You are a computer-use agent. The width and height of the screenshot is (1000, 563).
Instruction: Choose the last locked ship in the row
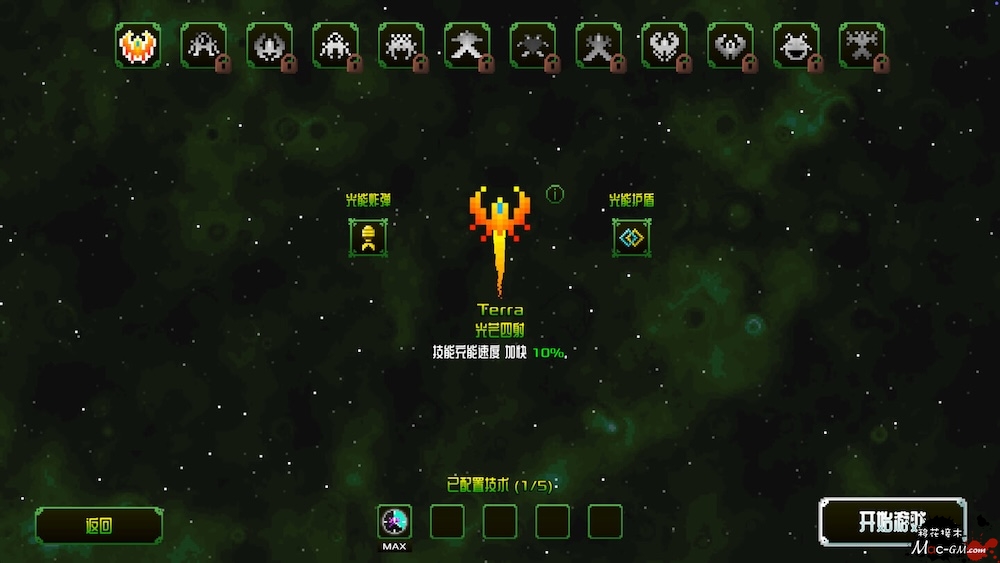[x=861, y=45]
